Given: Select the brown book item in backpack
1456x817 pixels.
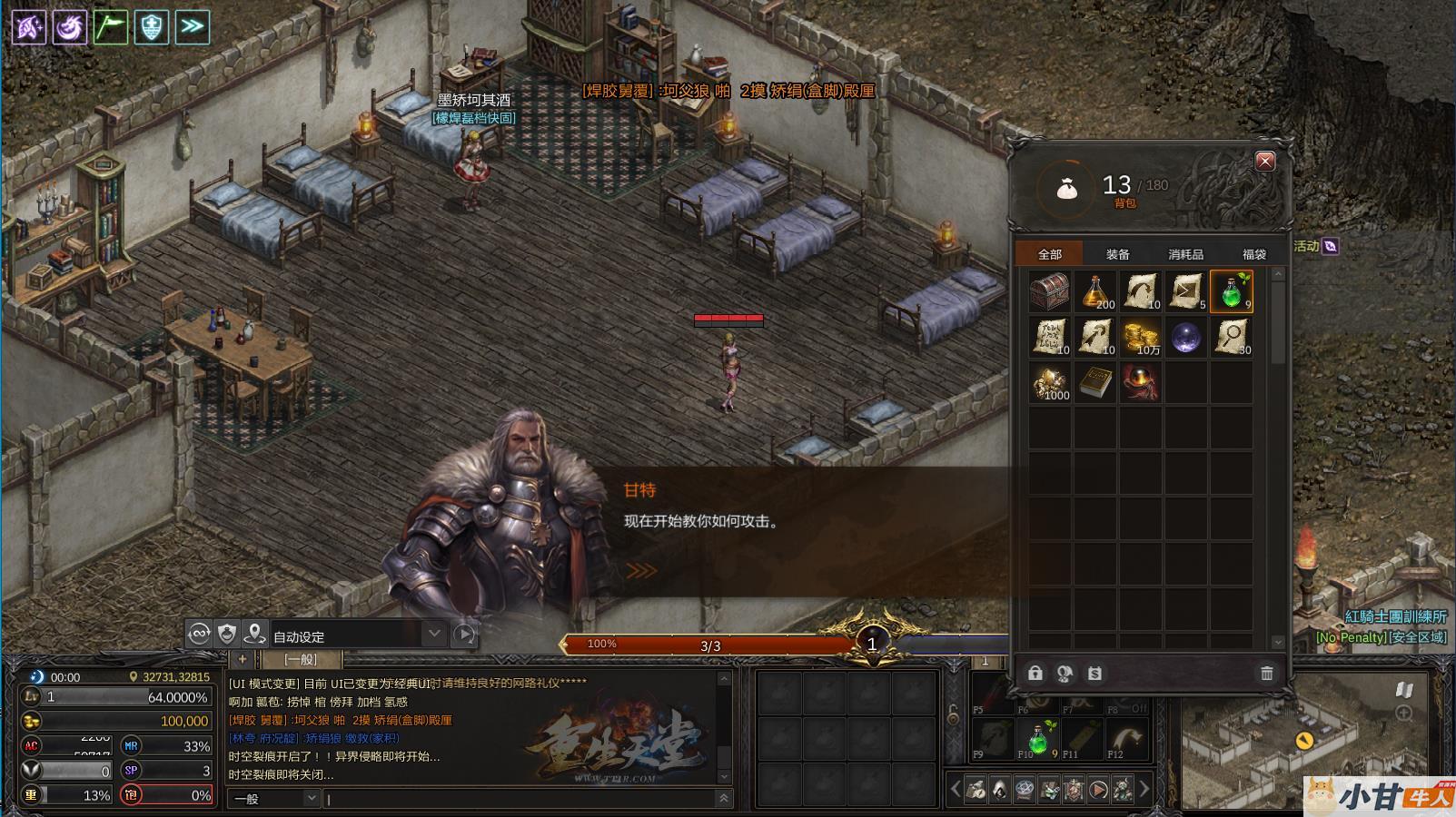Looking at the screenshot, I should click(x=1095, y=382).
